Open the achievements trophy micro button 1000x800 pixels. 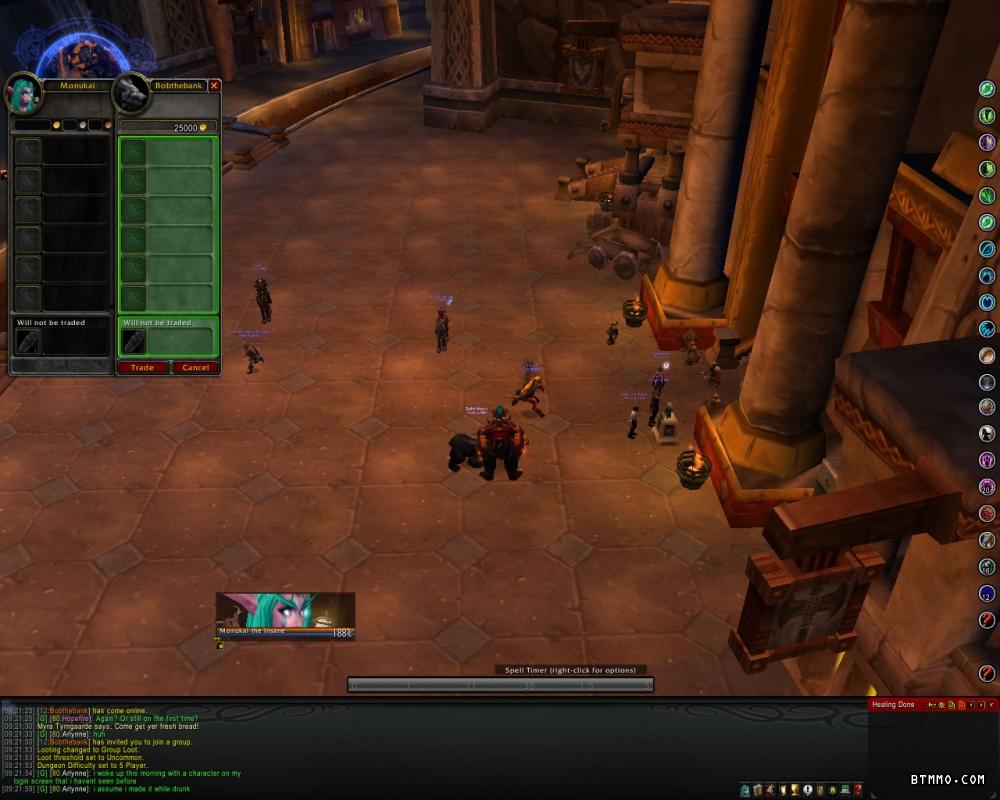point(794,790)
